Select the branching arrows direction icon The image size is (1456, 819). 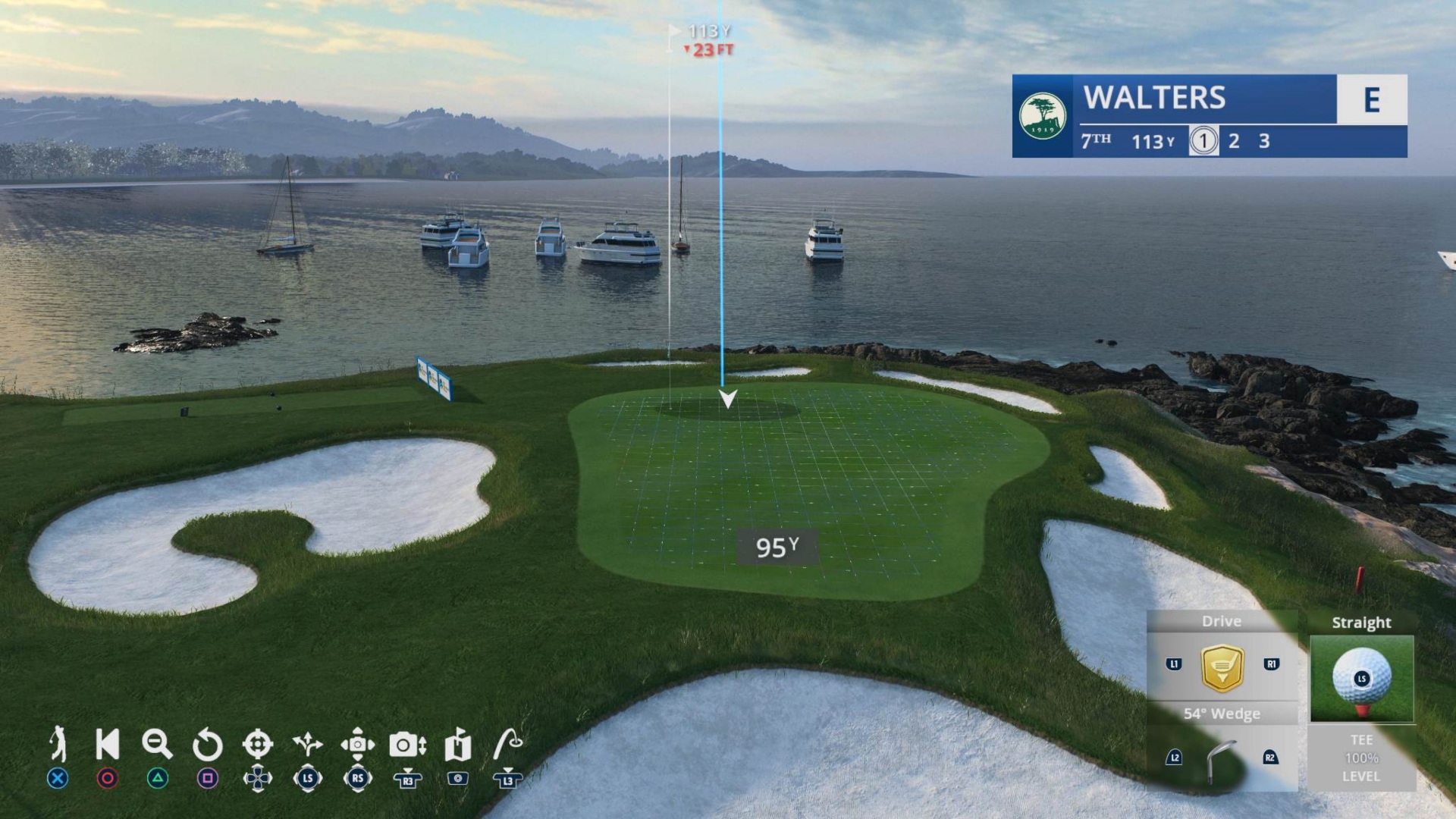(x=307, y=744)
